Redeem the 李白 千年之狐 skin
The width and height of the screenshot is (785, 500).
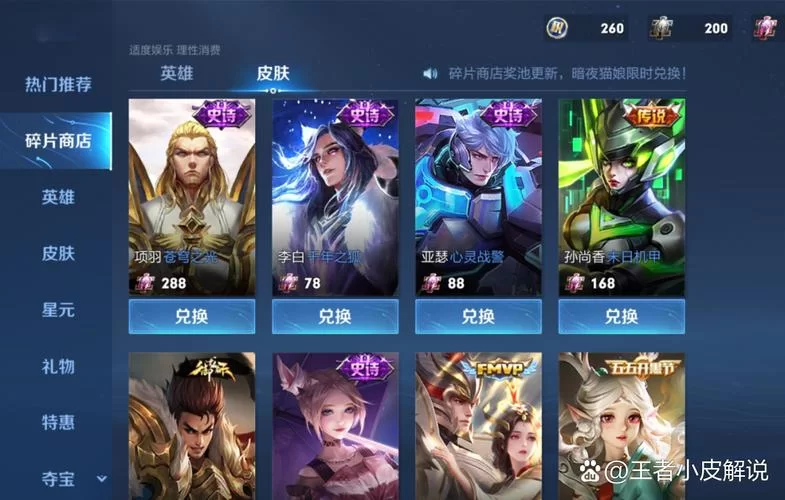[x=335, y=317]
